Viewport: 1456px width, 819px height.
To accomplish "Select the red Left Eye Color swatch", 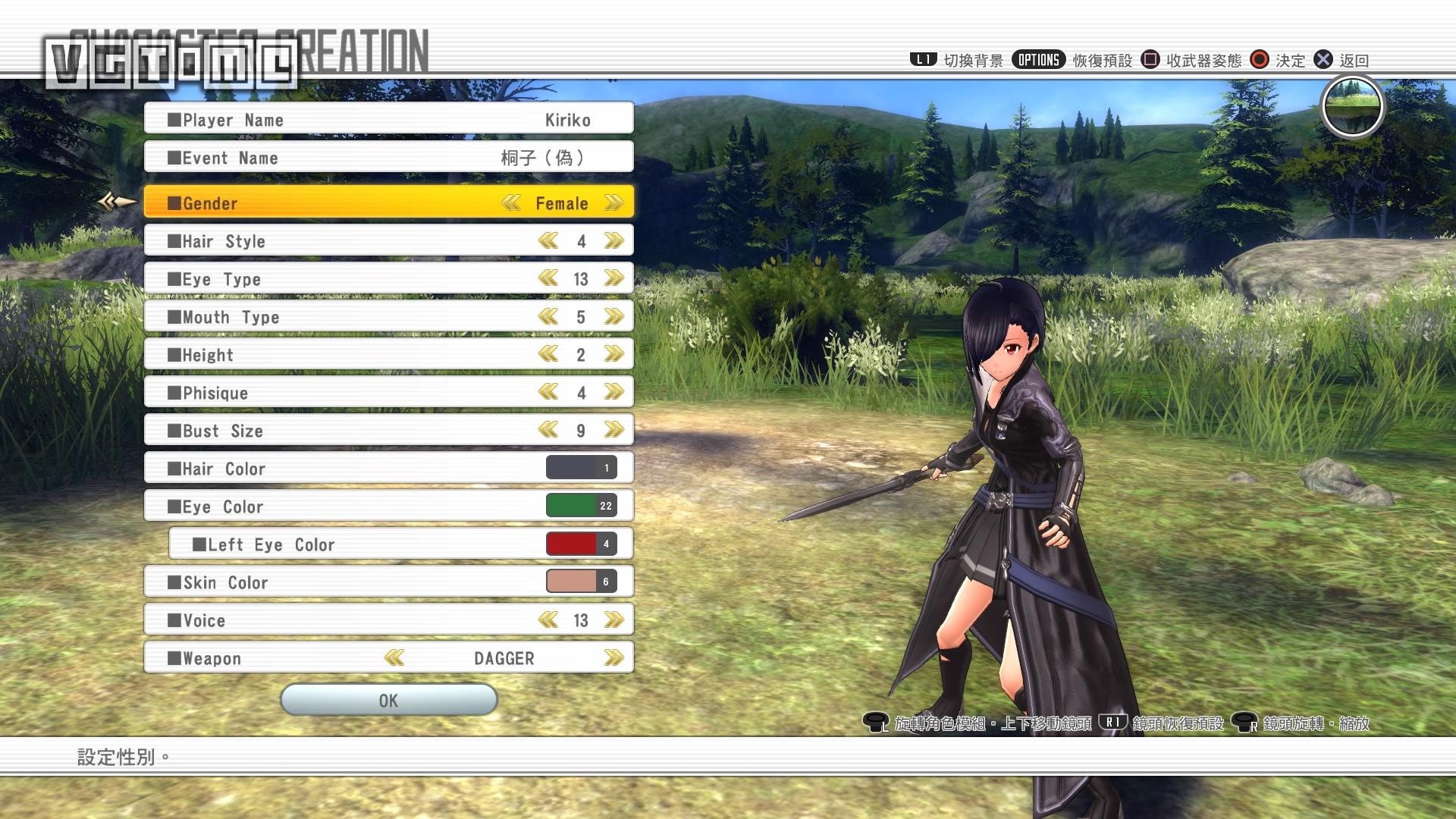I will 581,544.
